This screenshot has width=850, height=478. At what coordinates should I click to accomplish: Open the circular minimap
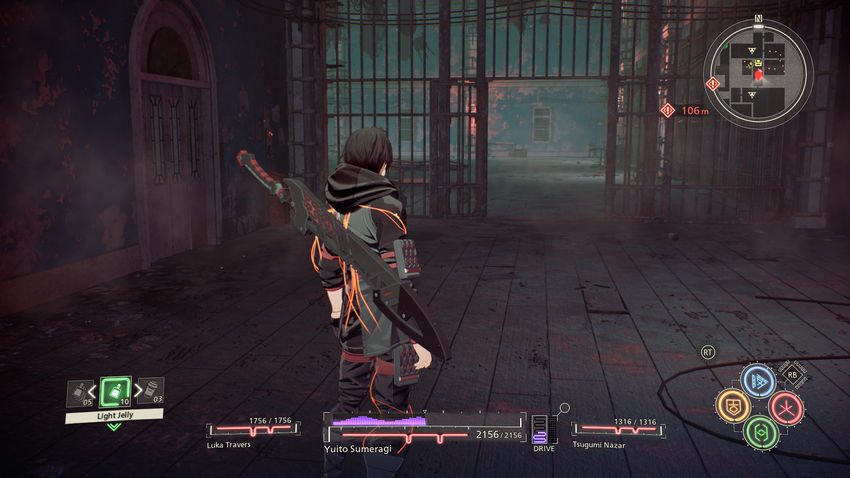coord(758,73)
